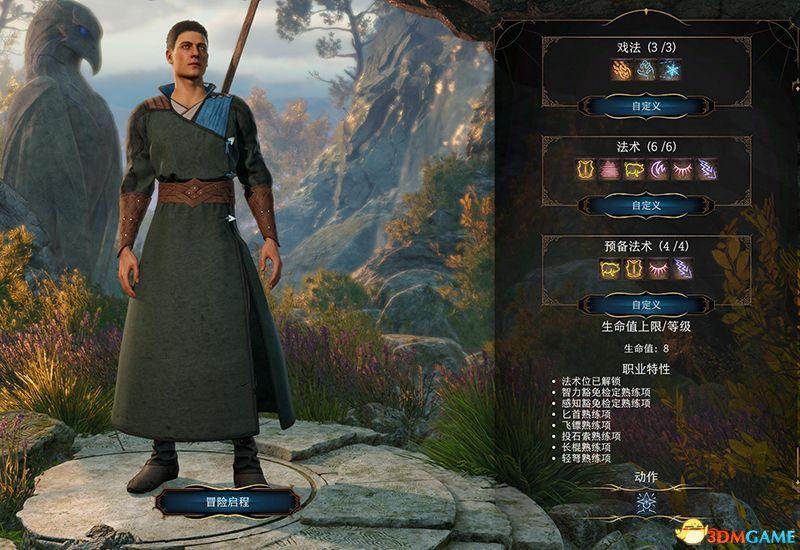Choose the purple crescent claw spell icon

pos(659,170)
